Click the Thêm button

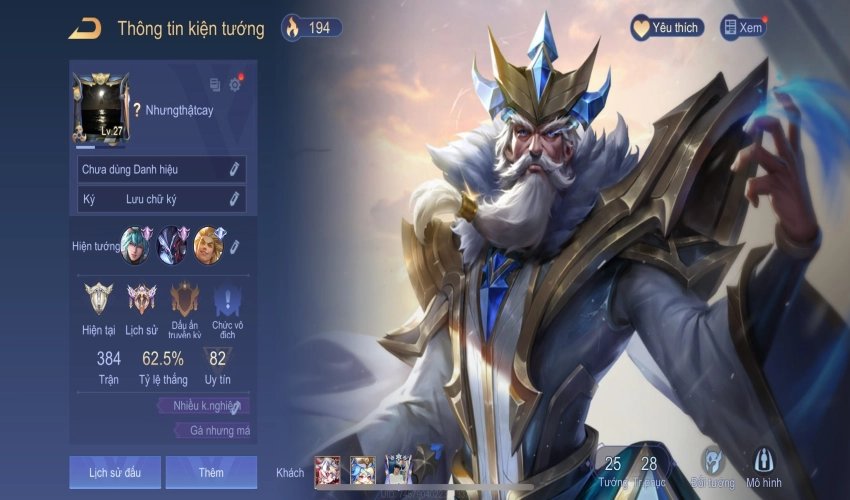(211, 472)
